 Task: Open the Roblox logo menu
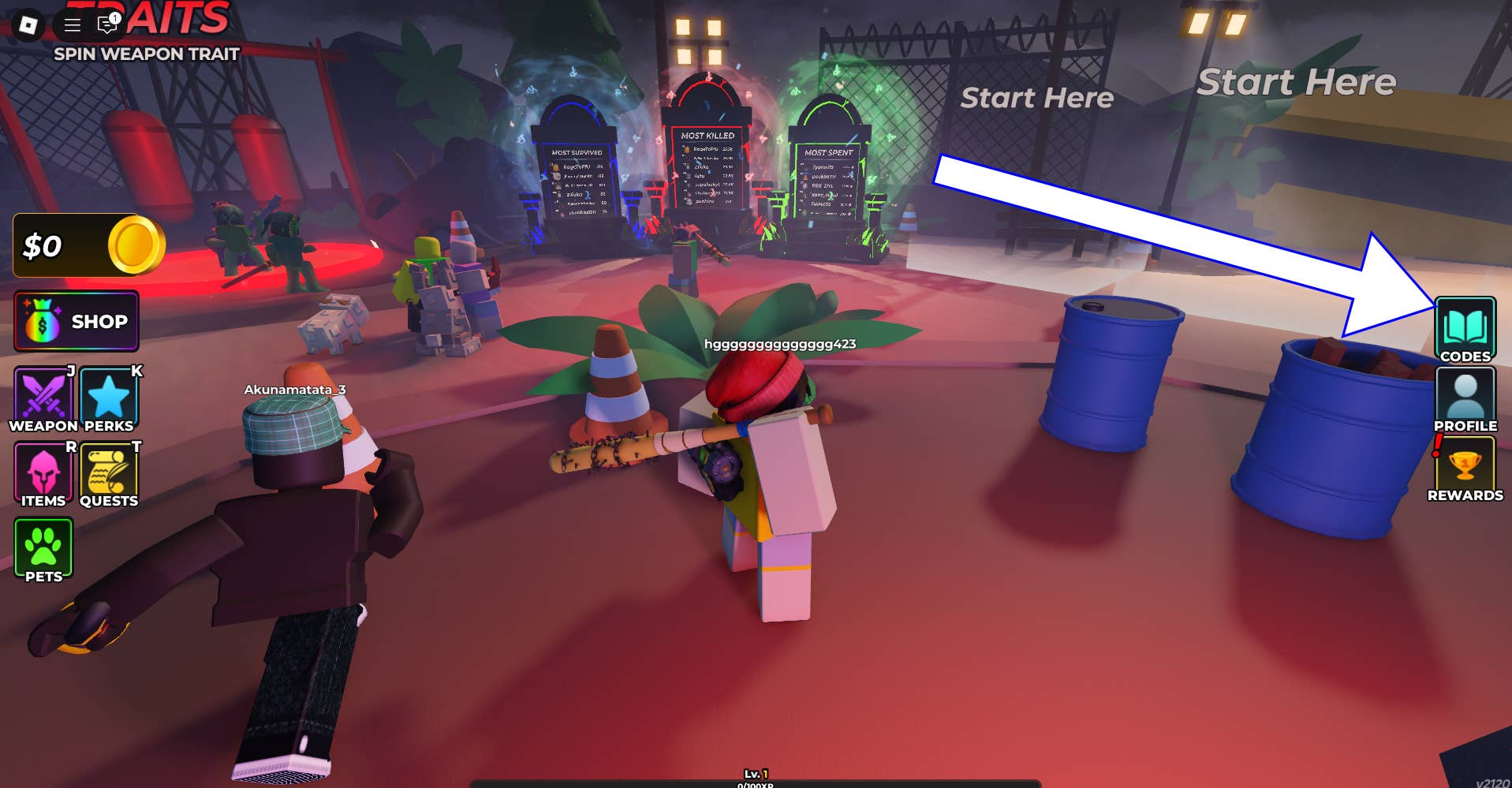pos(28,25)
